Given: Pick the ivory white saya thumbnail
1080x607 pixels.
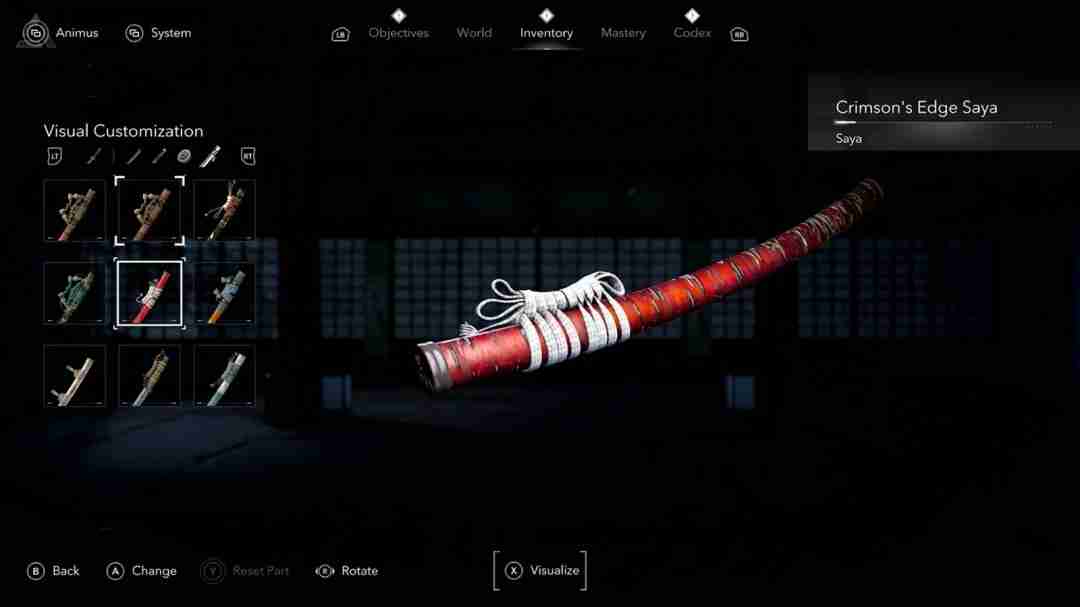Looking at the screenshot, I should (x=74, y=376).
